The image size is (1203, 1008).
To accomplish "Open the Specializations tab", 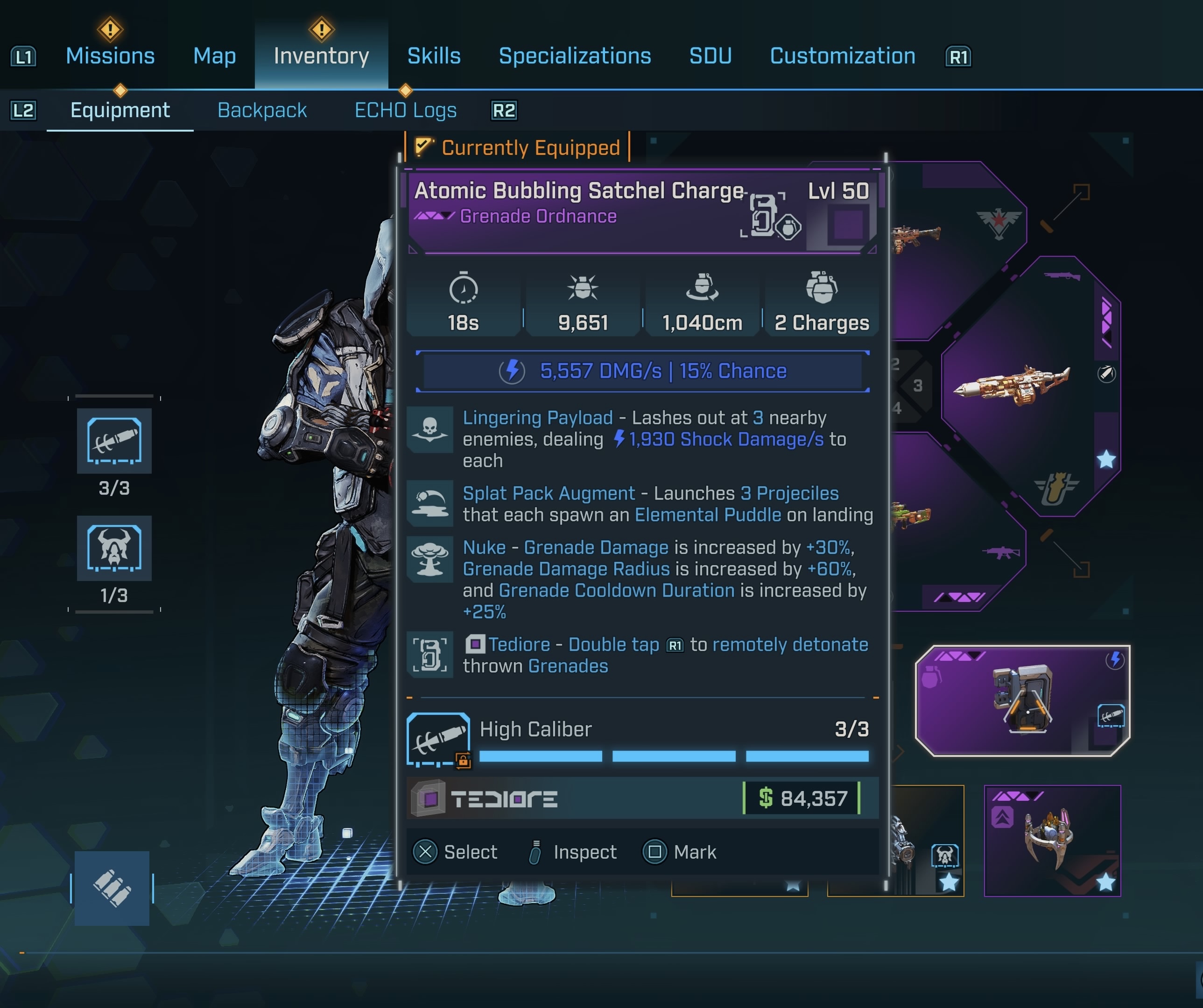I will (575, 56).
